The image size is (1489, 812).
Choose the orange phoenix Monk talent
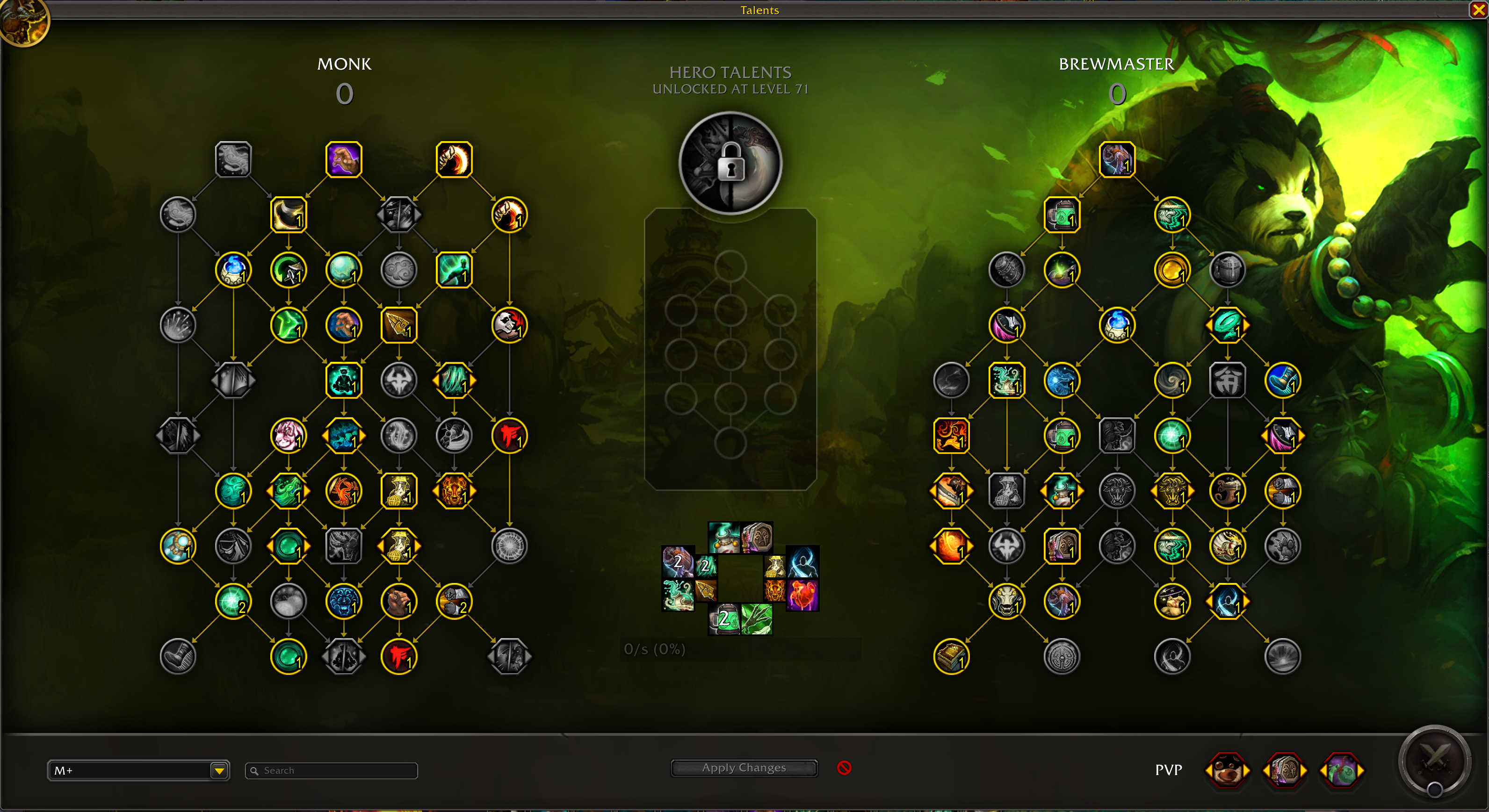pyautogui.click(x=344, y=491)
